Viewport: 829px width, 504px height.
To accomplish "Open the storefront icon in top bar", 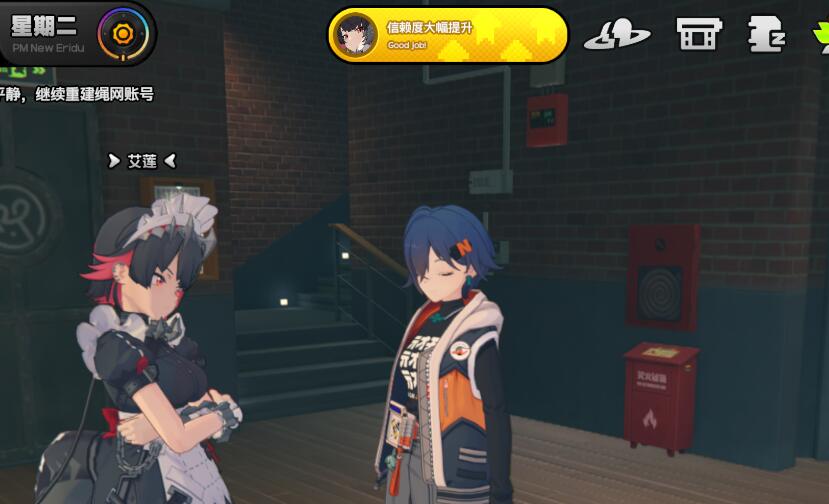I will [698, 35].
